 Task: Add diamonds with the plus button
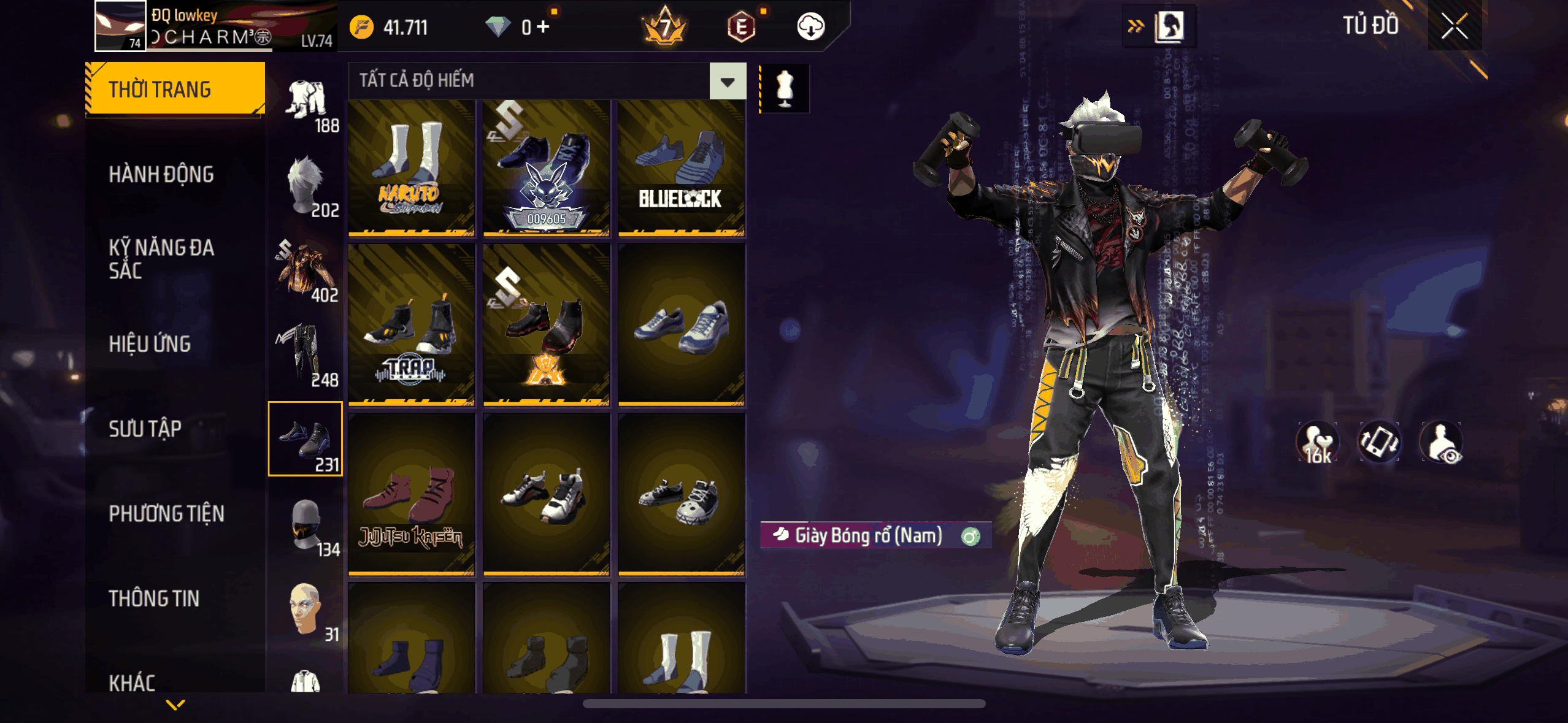[543, 27]
